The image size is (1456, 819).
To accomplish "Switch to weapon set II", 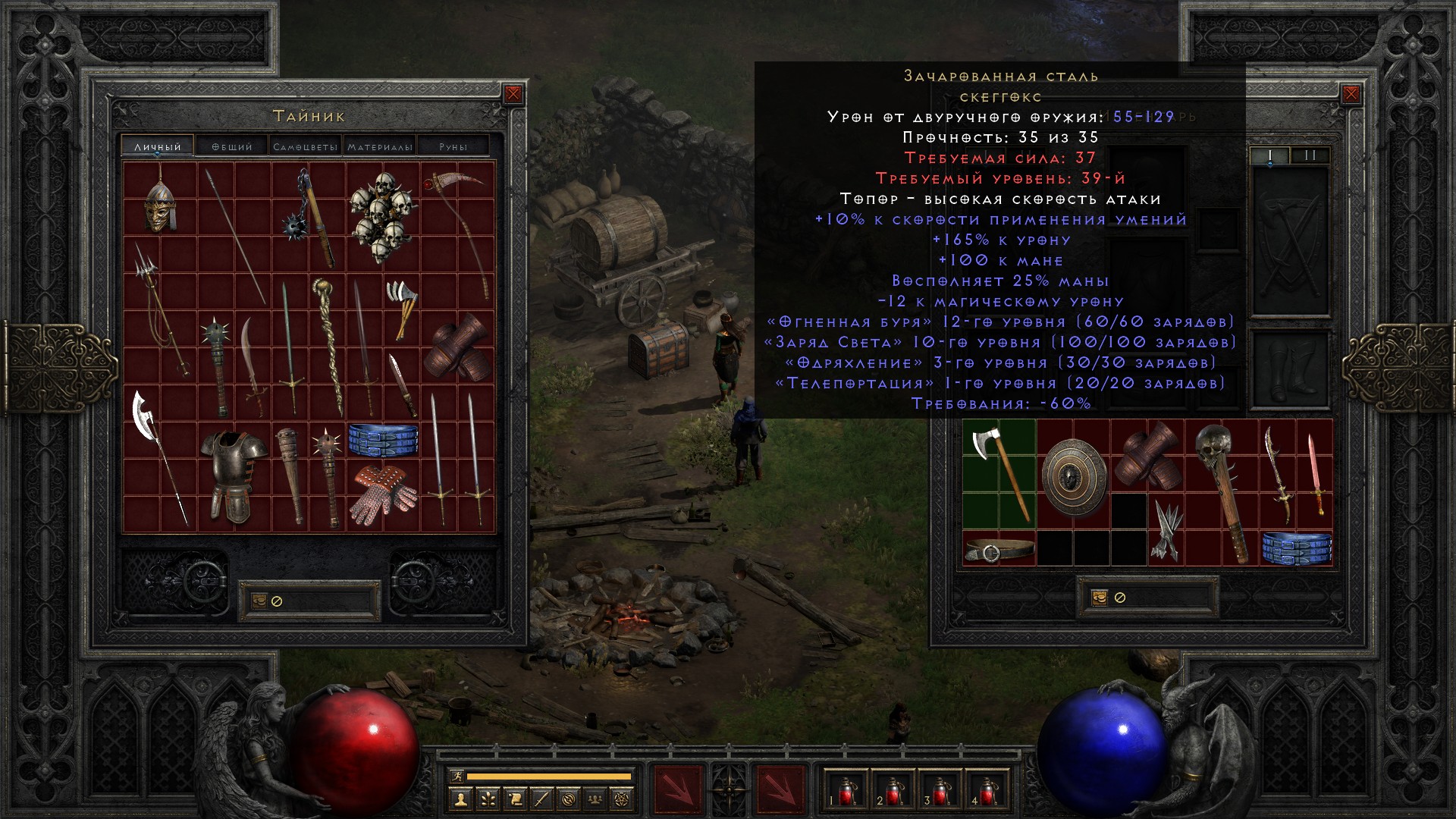I will (1310, 155).
